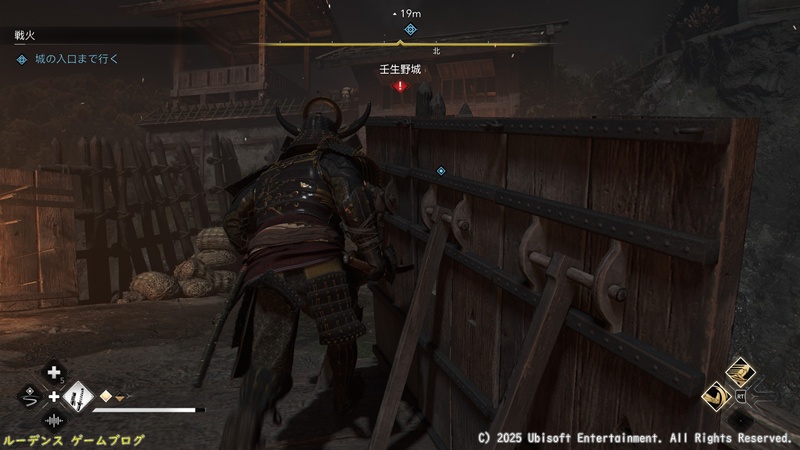
Task: Select the healing ration plus icon
Action: (54, 373)
